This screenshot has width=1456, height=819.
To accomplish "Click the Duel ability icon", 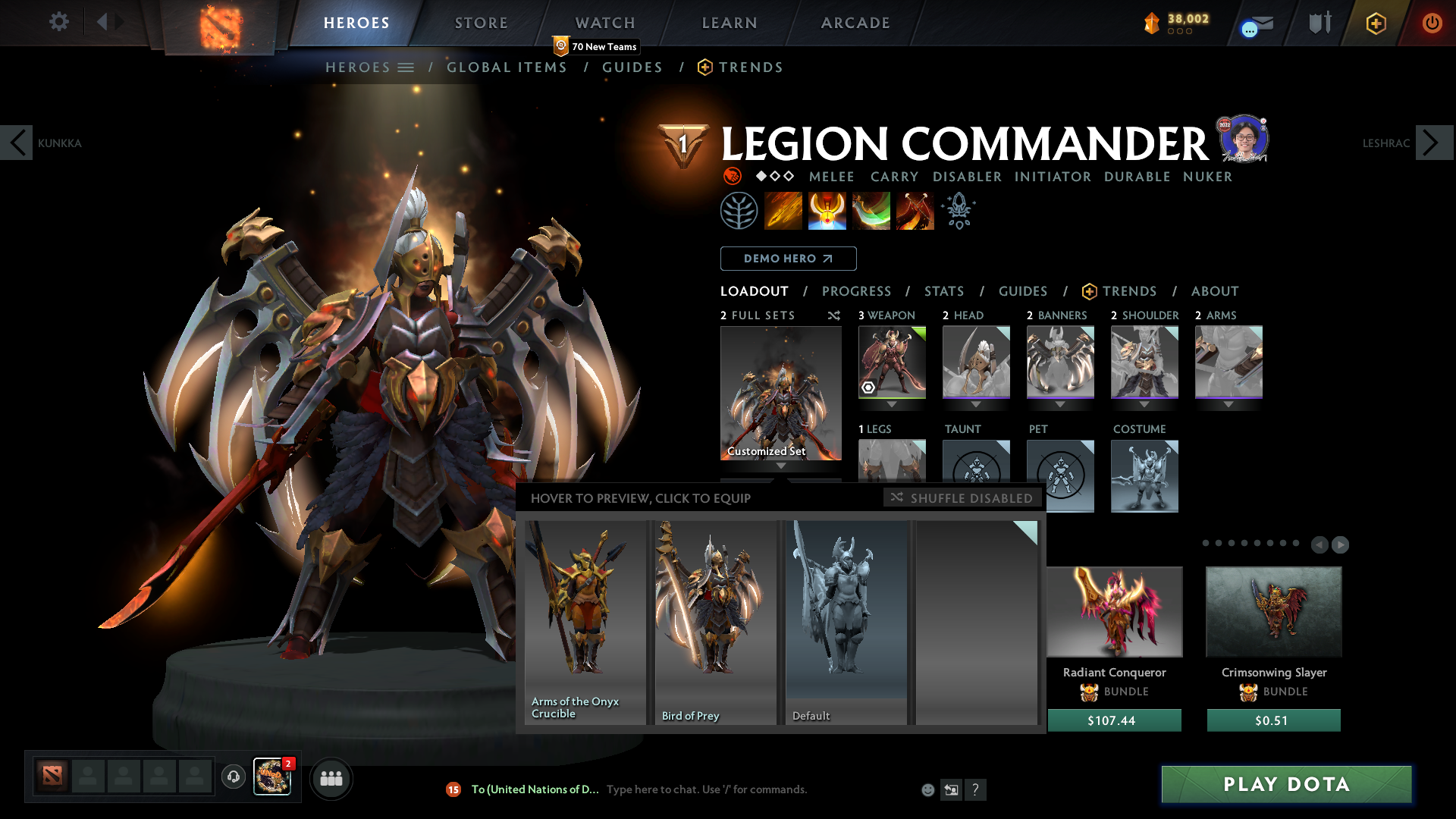I will click(x=915, y=210).
